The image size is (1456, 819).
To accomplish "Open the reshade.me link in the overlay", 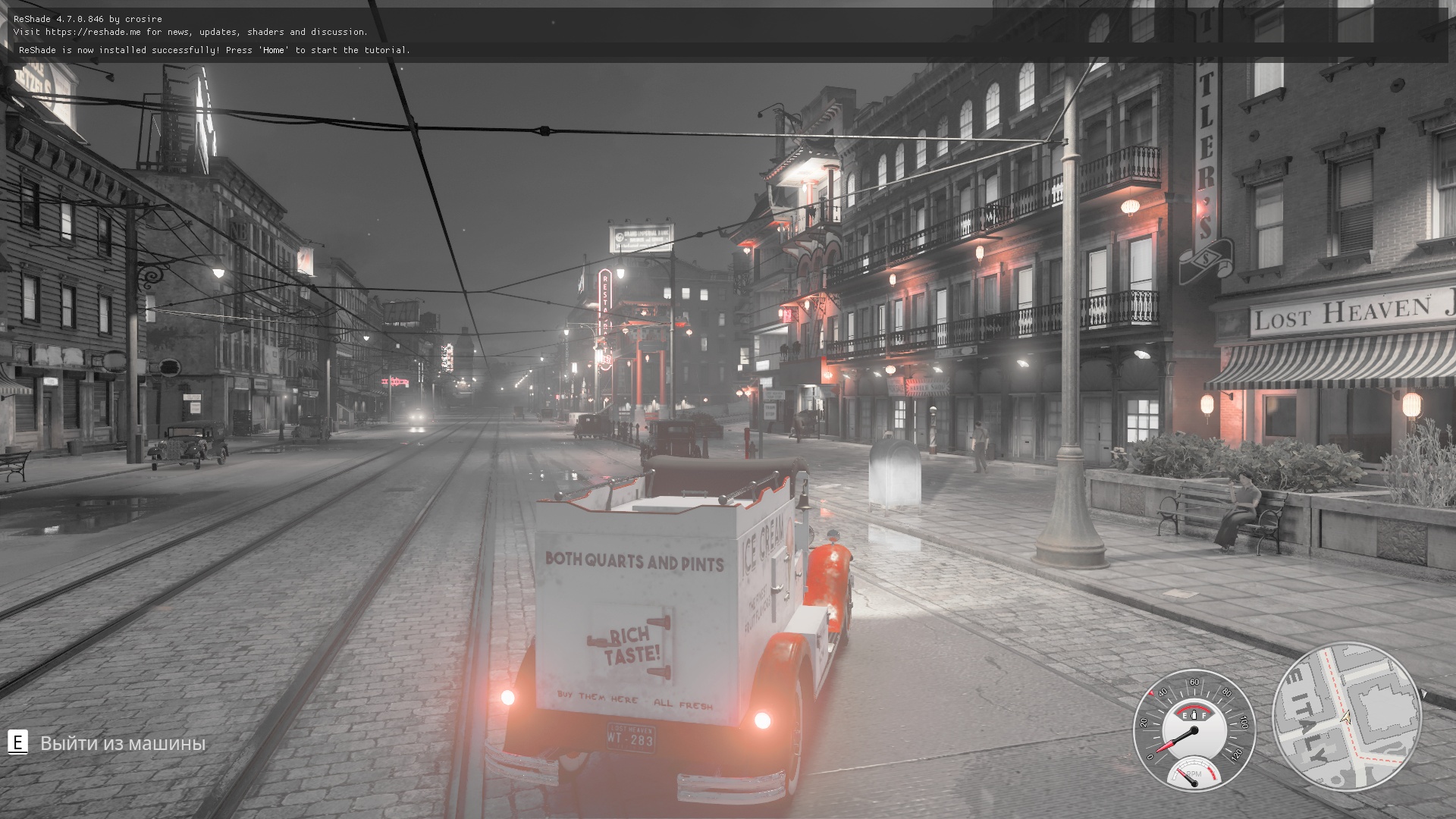I will 93,32.
